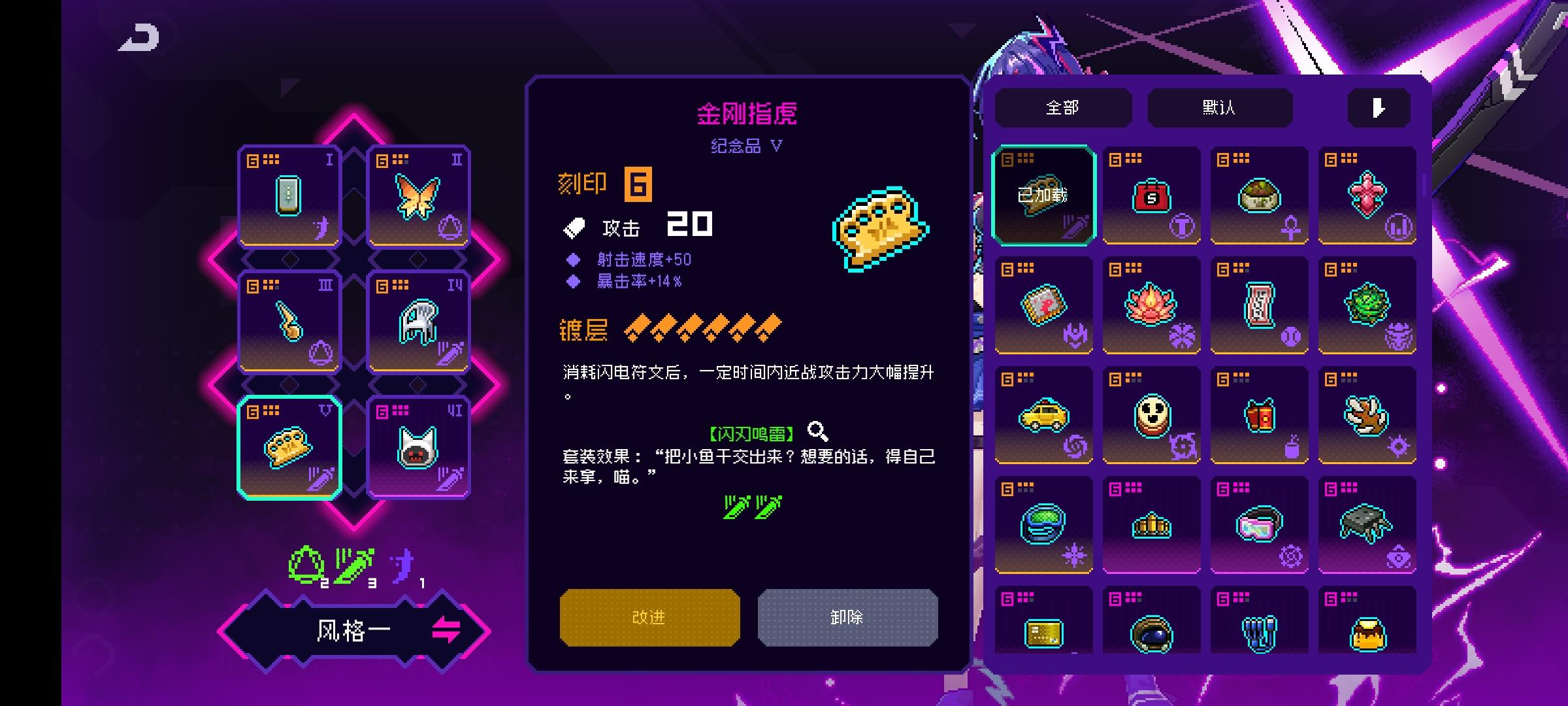Image resolution: width=1568 pixels, height=706 pixels.
Task: Open the 默认 sorting dropdown
Action: tap(1219, 107)
